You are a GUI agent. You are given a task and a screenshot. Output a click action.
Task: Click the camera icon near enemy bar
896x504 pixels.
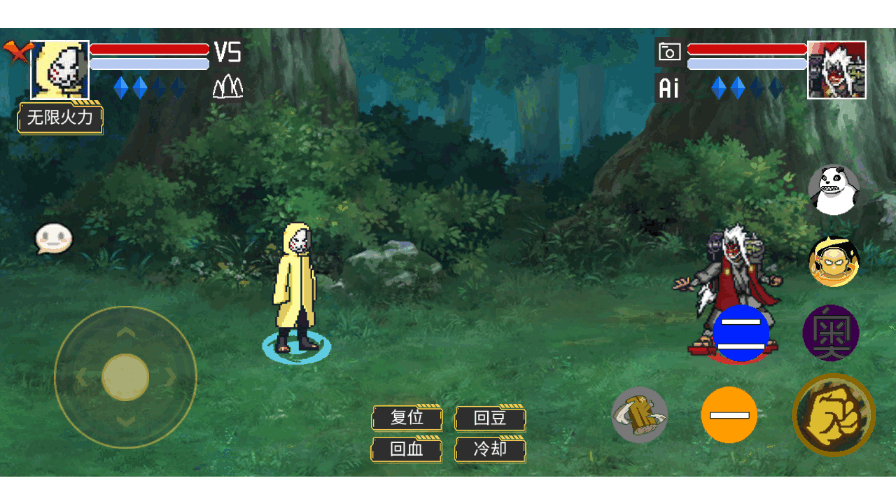point(669,52)
